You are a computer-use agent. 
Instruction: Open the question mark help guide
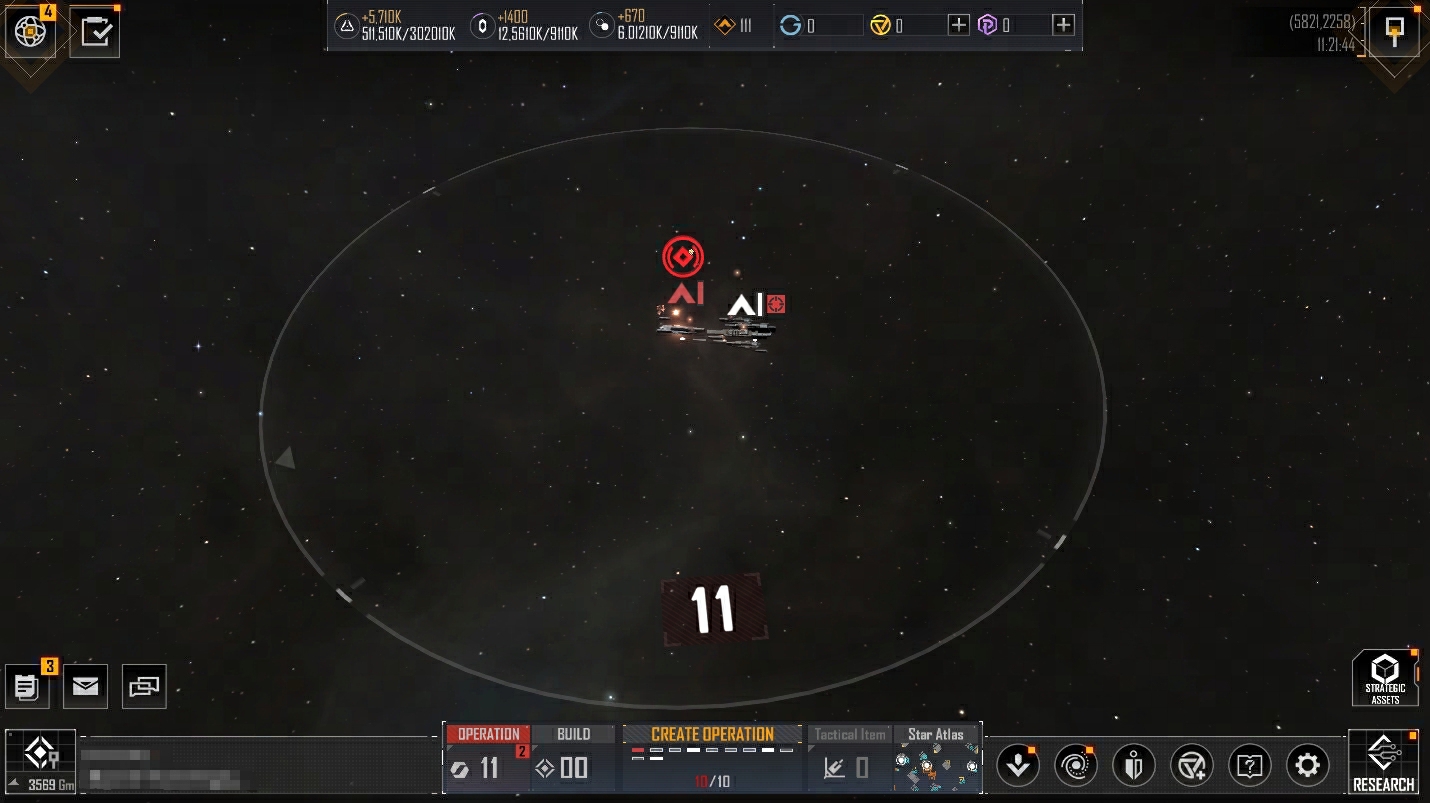[1249, 766]
